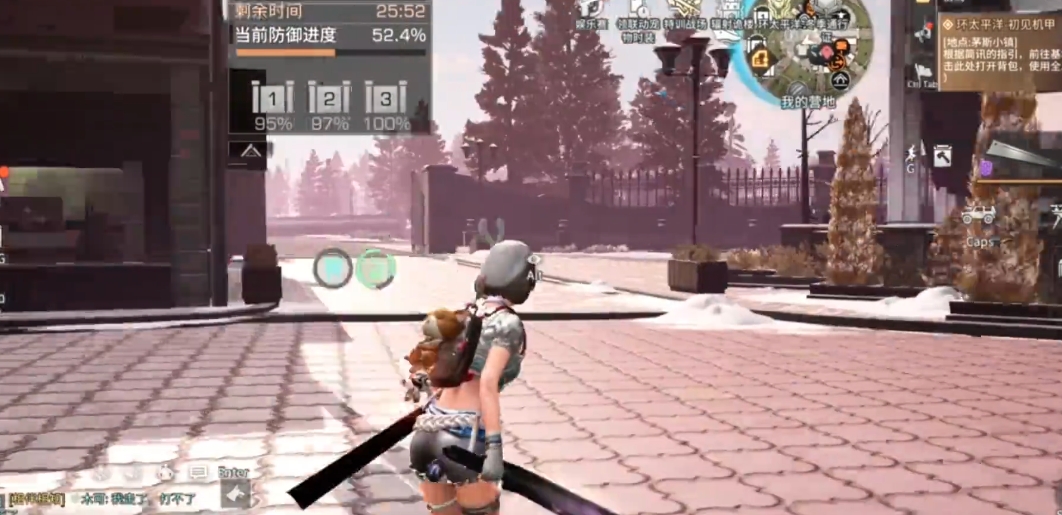Collapse the defense progress panel with the up arrow

click(x=249, y=150)
